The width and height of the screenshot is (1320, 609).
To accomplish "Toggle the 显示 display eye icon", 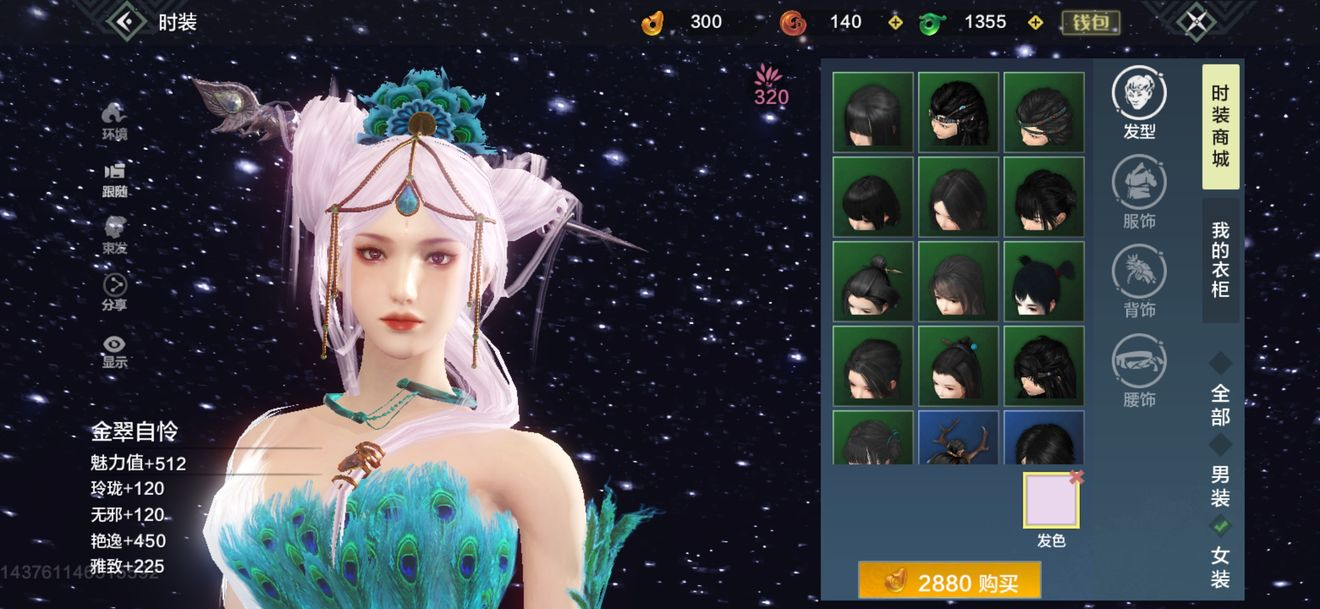I will (x=115, y=349).
